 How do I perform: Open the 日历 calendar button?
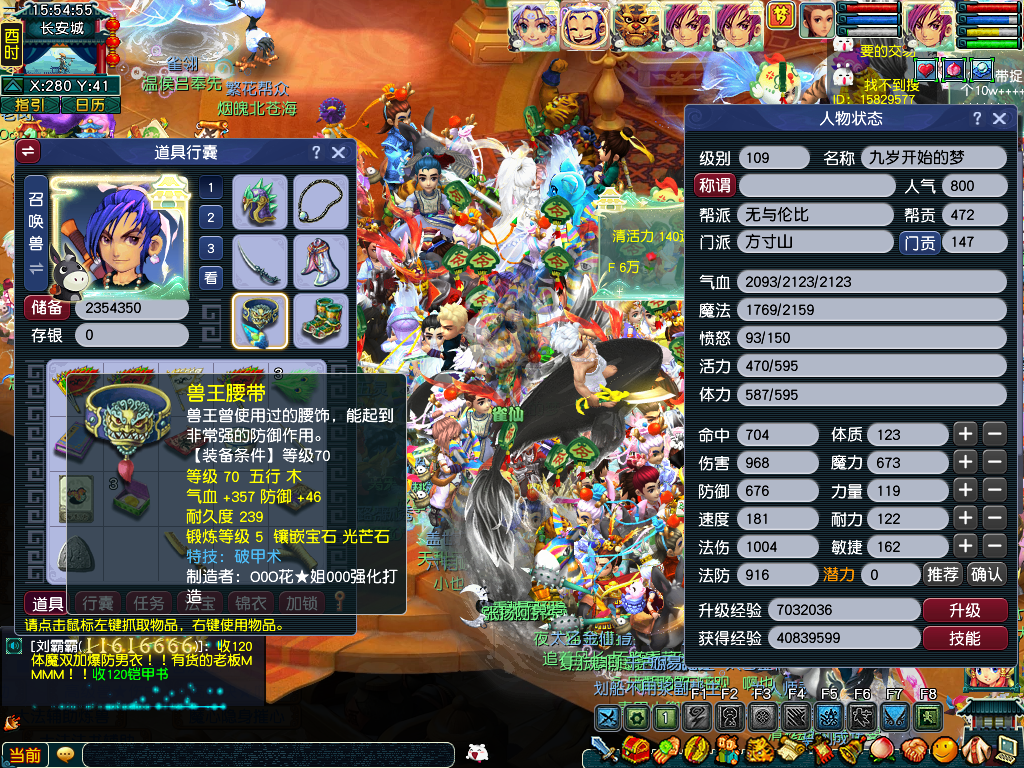click(90, 104)
